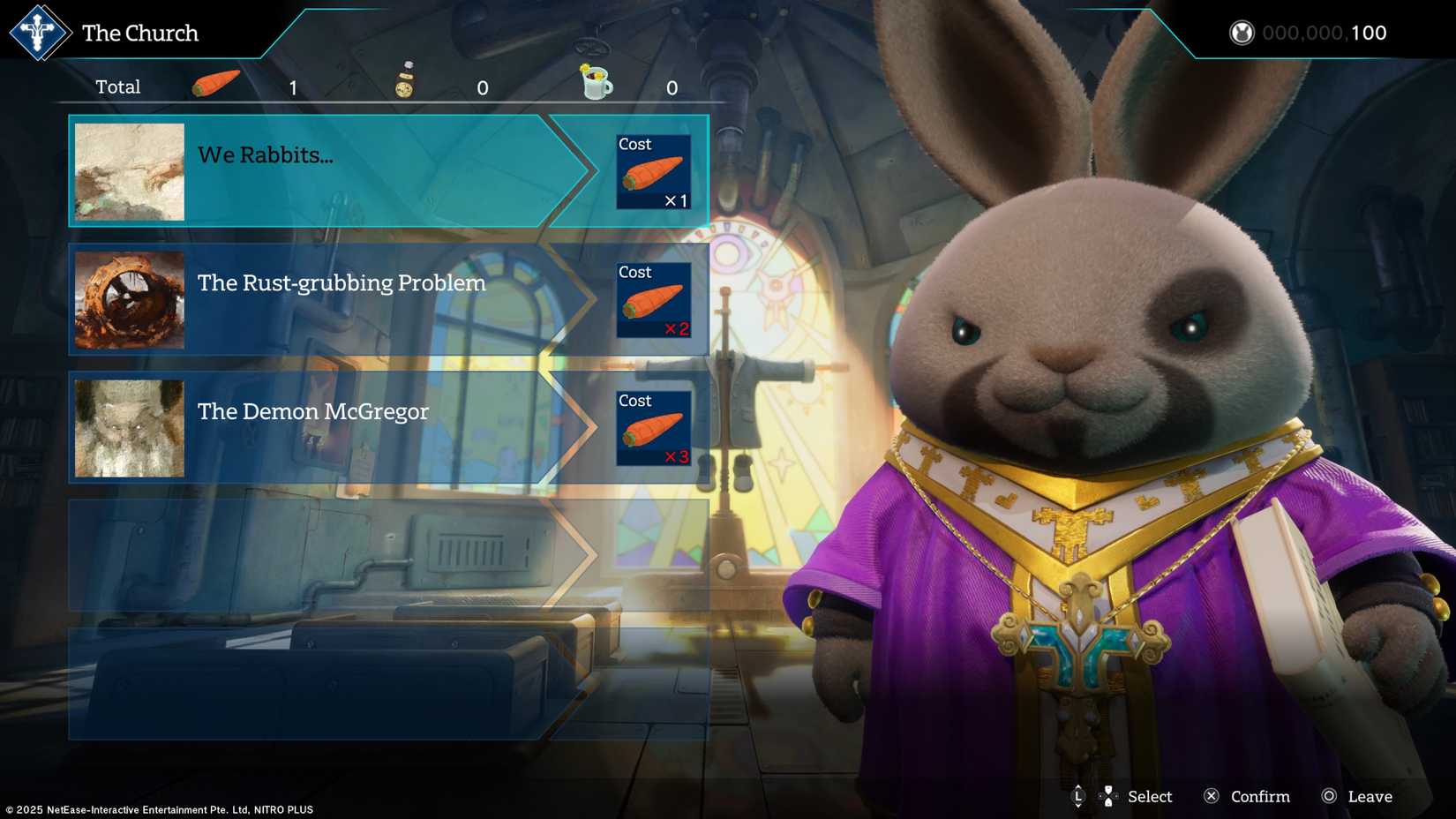The width and height of the screenshot is (1456, 819).
Task: Click the L-stick prompt icon near Select
Action: pyautogui.click(x=1078, y=796)
